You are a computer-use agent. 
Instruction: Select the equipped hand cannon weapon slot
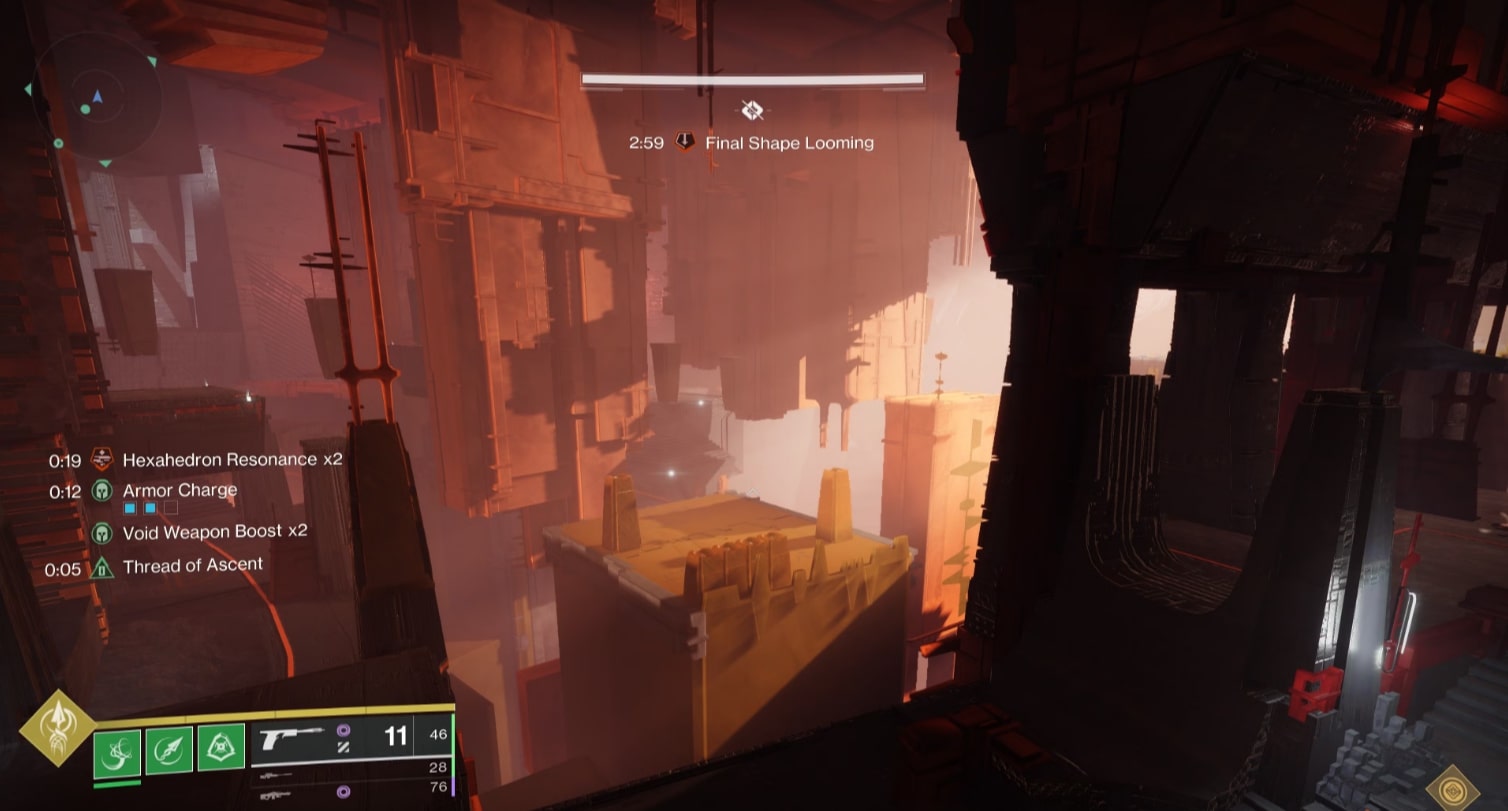(292, 738)
